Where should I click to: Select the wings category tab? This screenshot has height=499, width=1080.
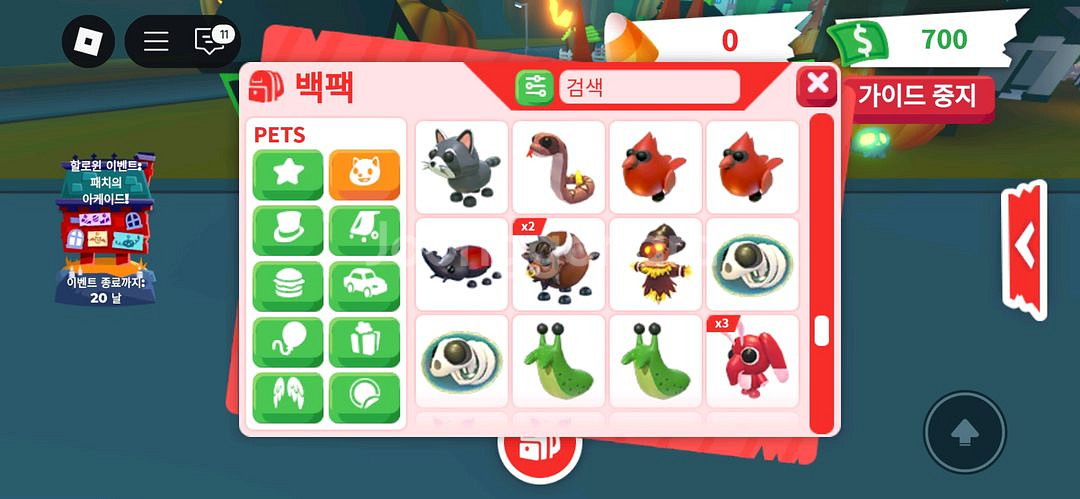(288, 398)
